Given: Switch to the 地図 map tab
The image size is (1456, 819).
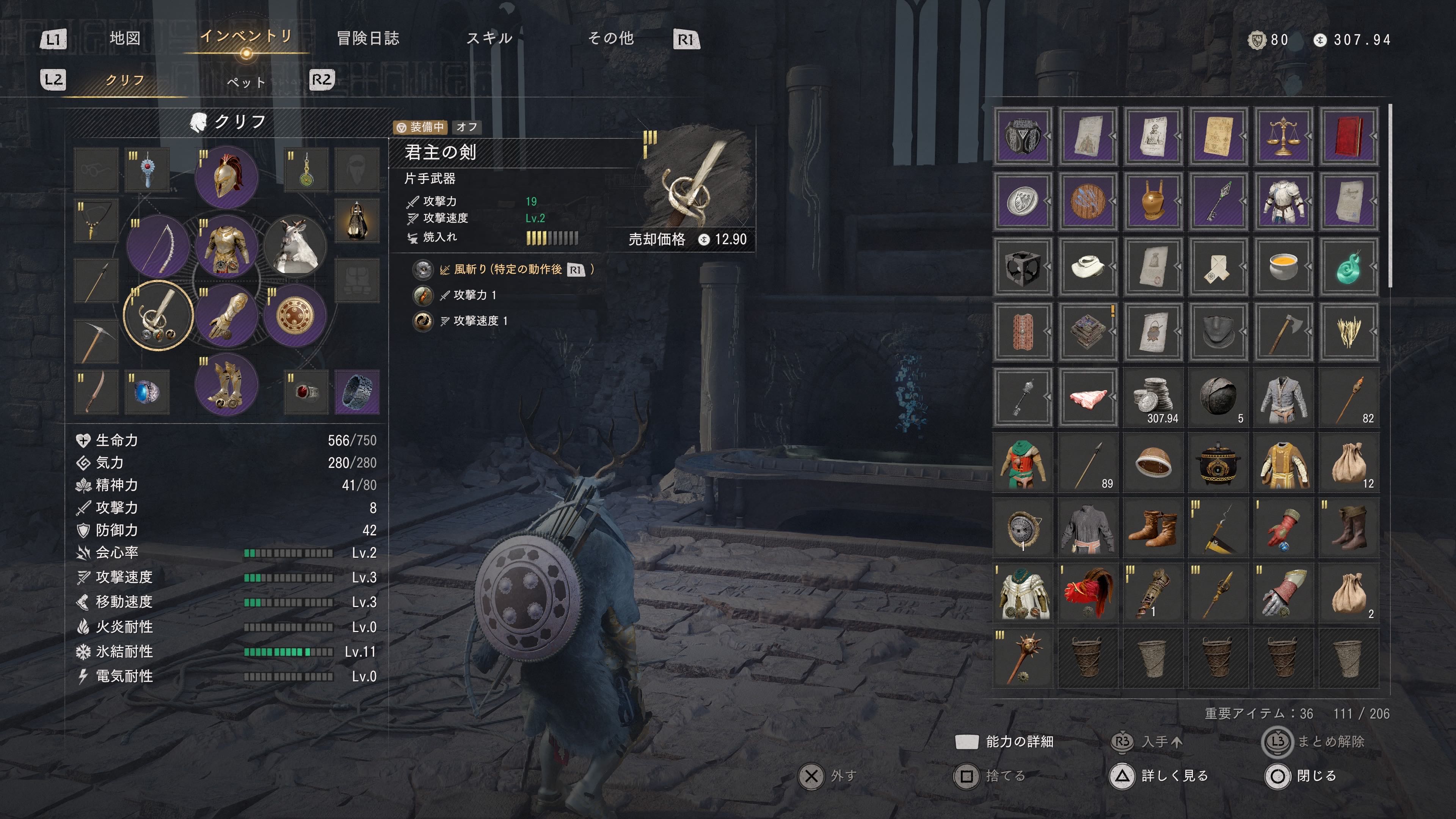Looking at the screenshot, I should 125,38.
